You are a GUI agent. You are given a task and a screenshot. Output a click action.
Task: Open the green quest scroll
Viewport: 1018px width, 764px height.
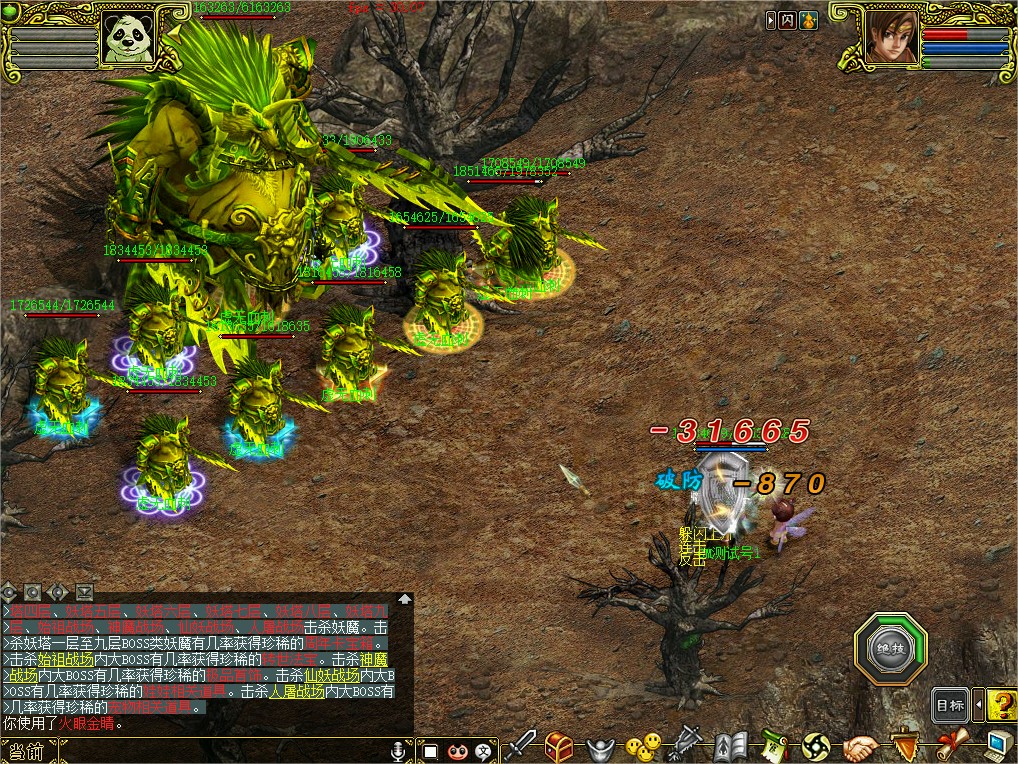[x=774, y=746]
